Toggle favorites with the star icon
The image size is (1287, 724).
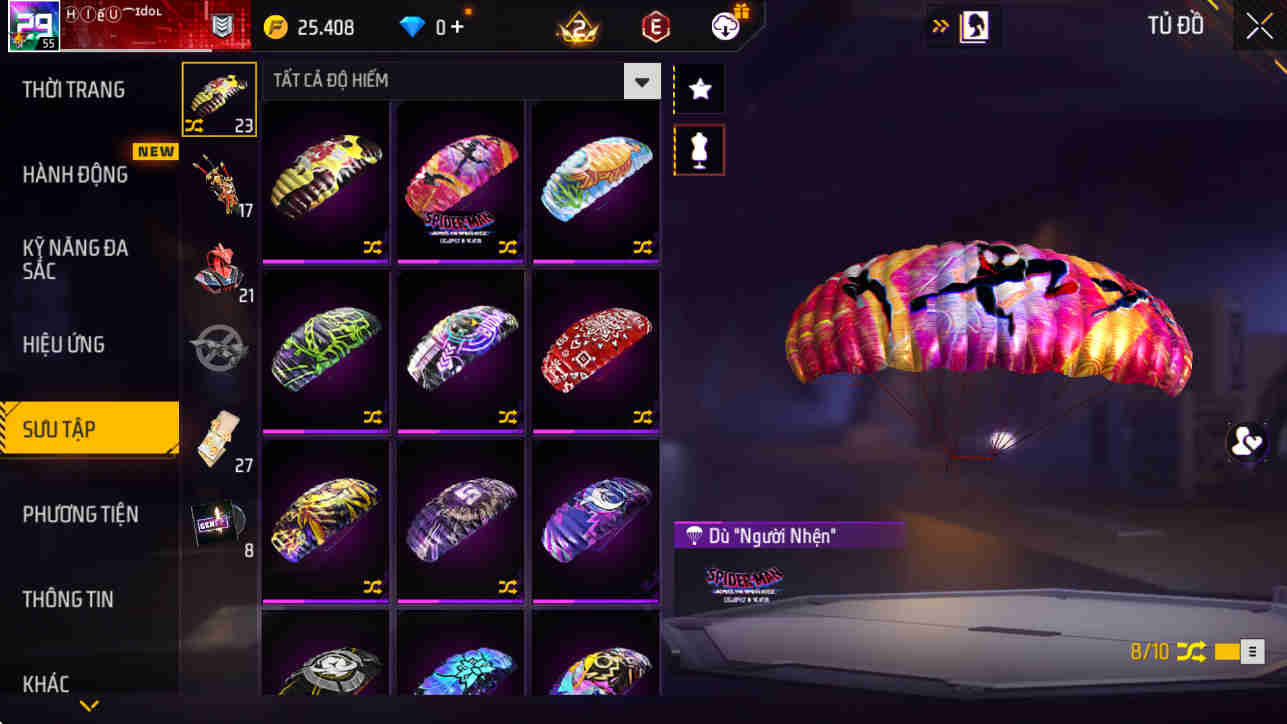(698, 88)
